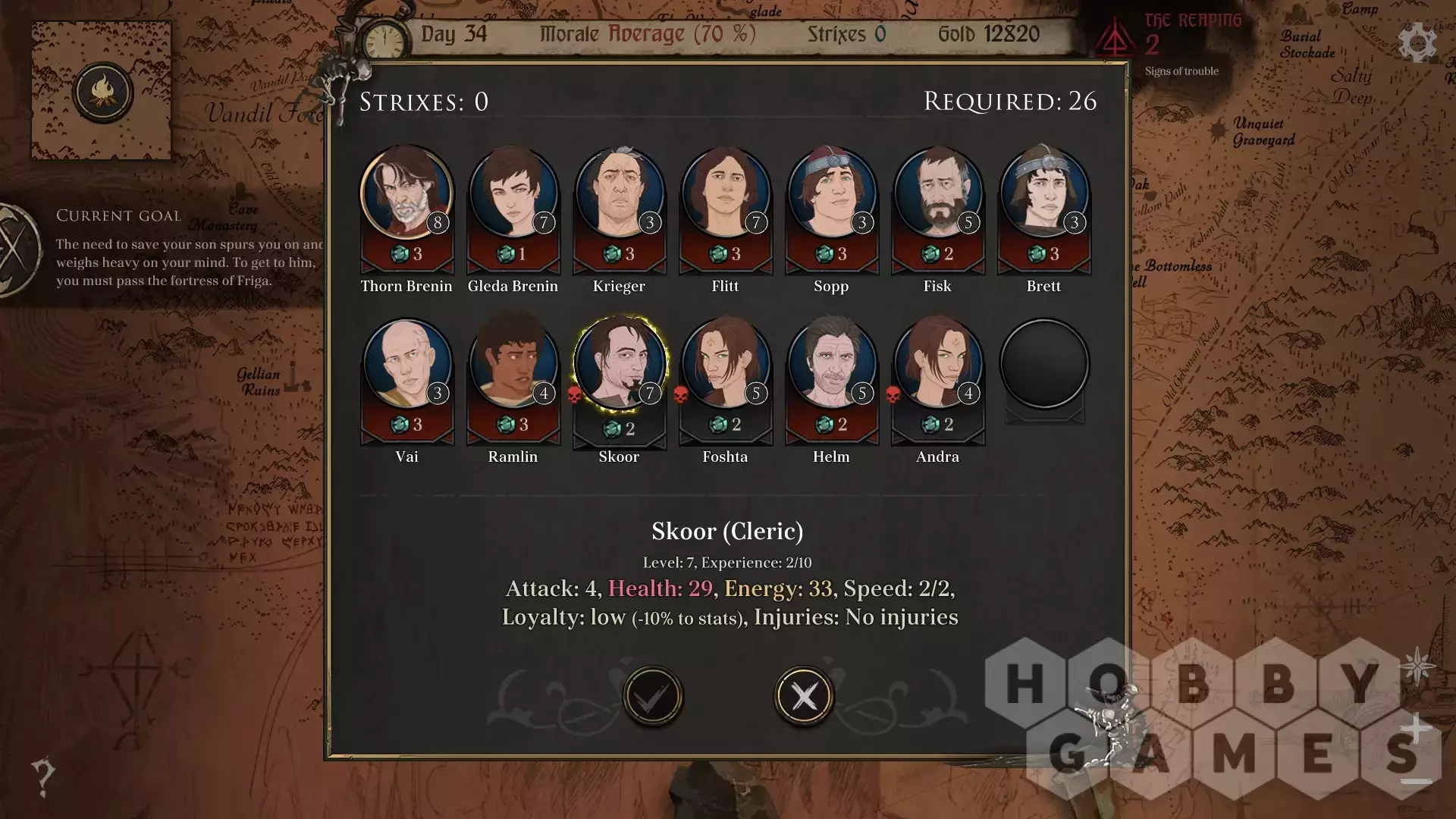The width and height of the screenshot is (1456, 819).
Task: Confirm selection with the checkmark button
Action: point(652,695)
